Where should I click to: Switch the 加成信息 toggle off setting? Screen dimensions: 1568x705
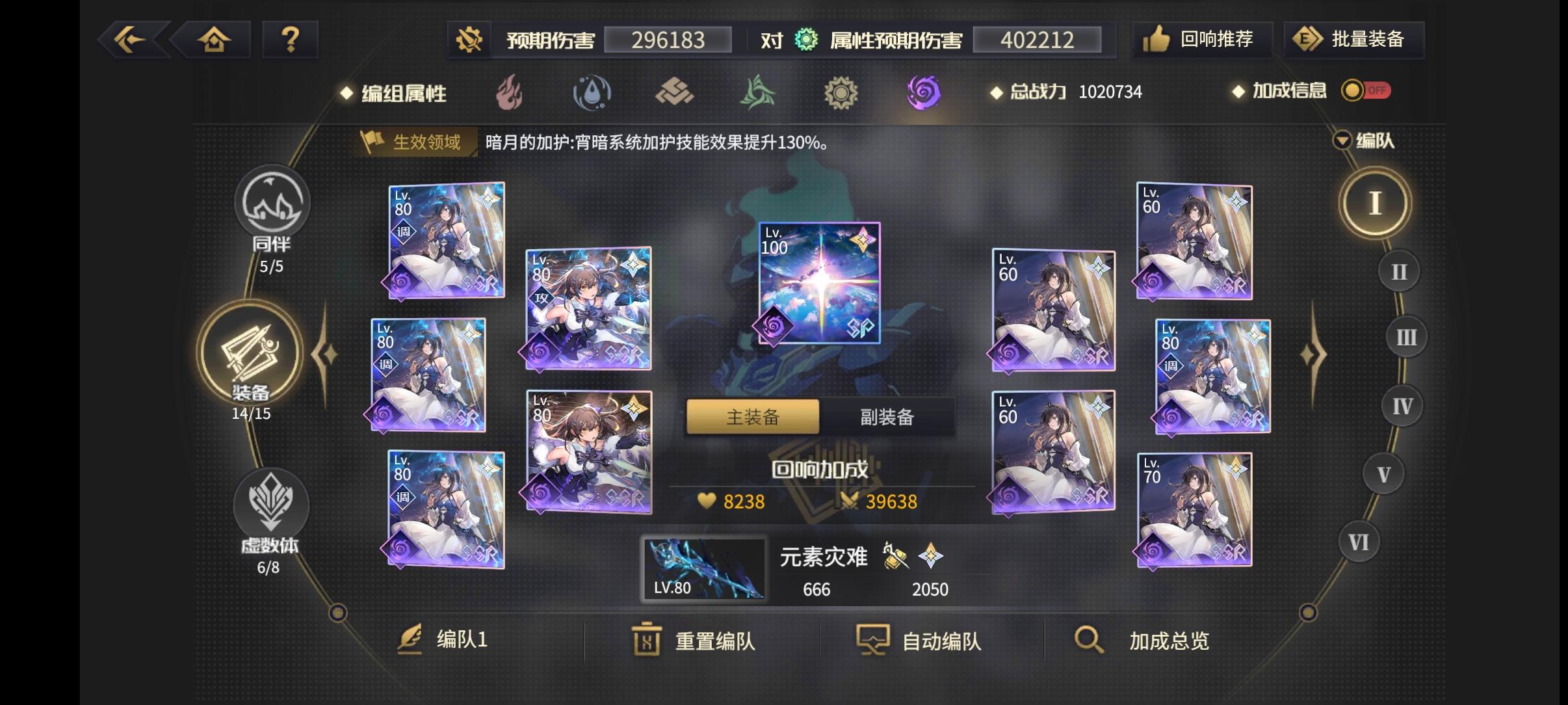[1365, 91]
